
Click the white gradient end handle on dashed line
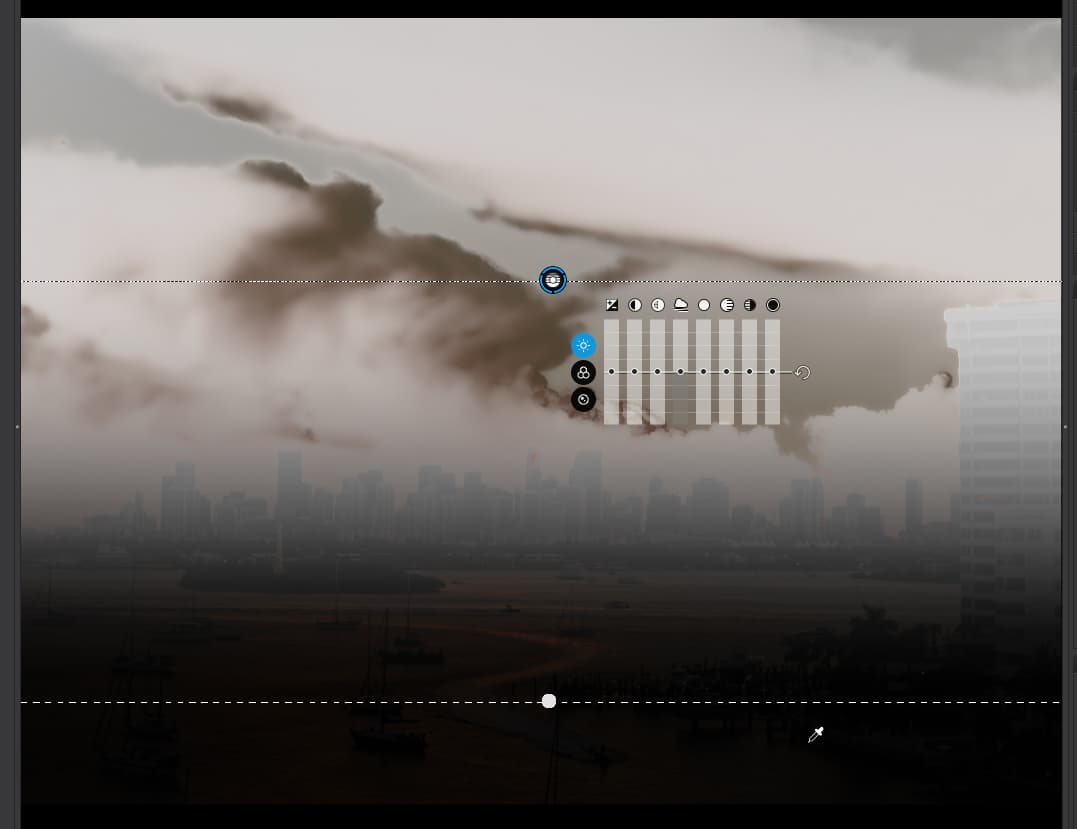pos(549,702)
